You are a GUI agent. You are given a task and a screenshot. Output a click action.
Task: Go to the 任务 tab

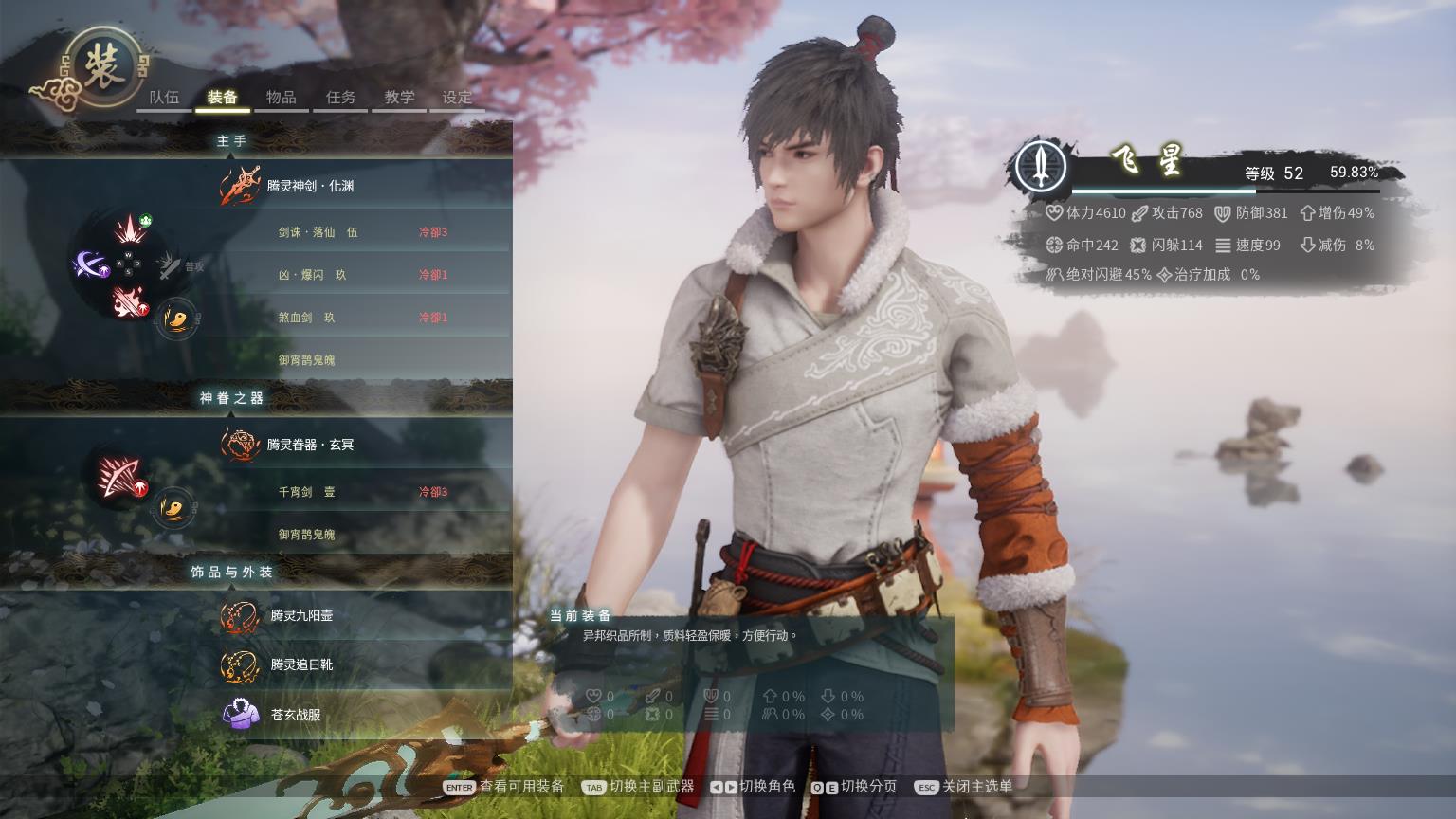tap(340, 98)
